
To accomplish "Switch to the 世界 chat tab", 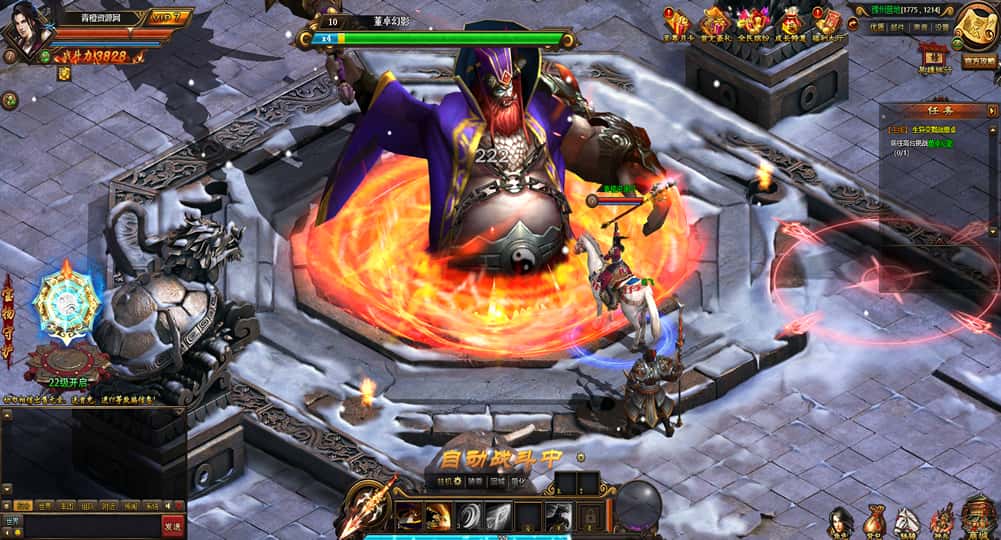I will pos(44,506).
